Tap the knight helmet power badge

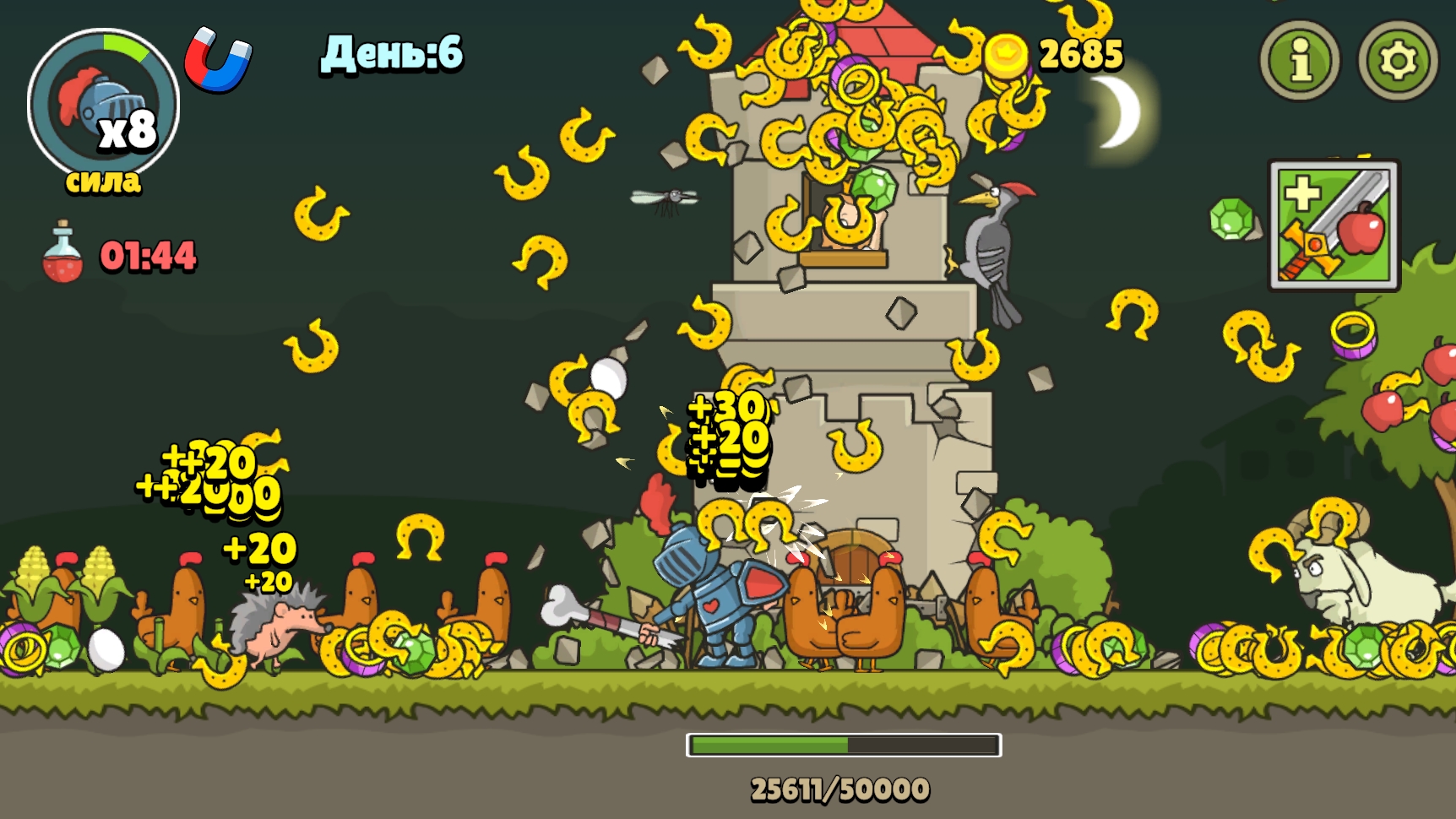tap(103, 105)
